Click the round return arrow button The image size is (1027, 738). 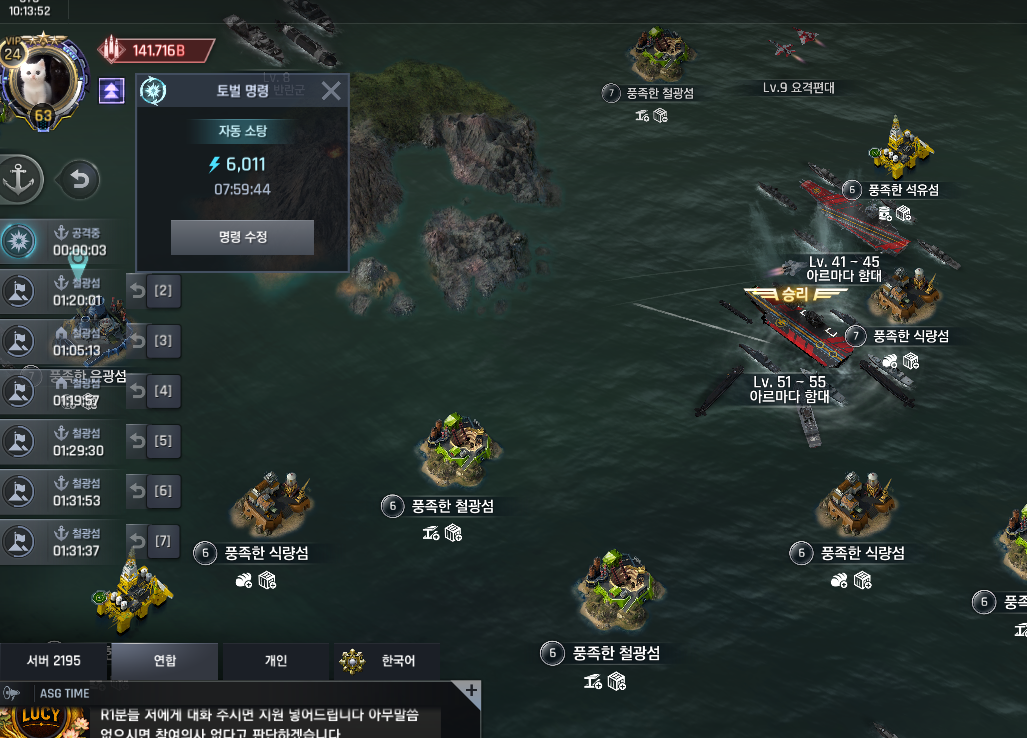pyautogui.click(x=80, y=180)
